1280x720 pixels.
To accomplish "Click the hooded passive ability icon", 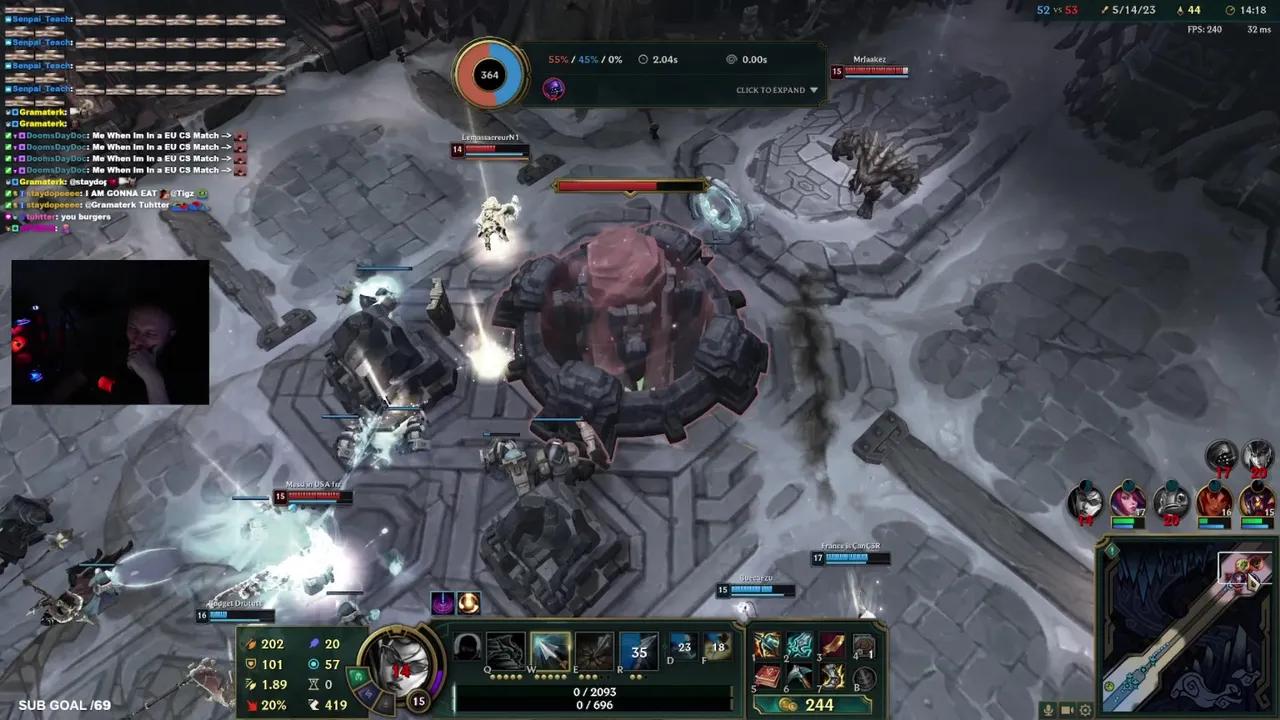I will point(466,648).
